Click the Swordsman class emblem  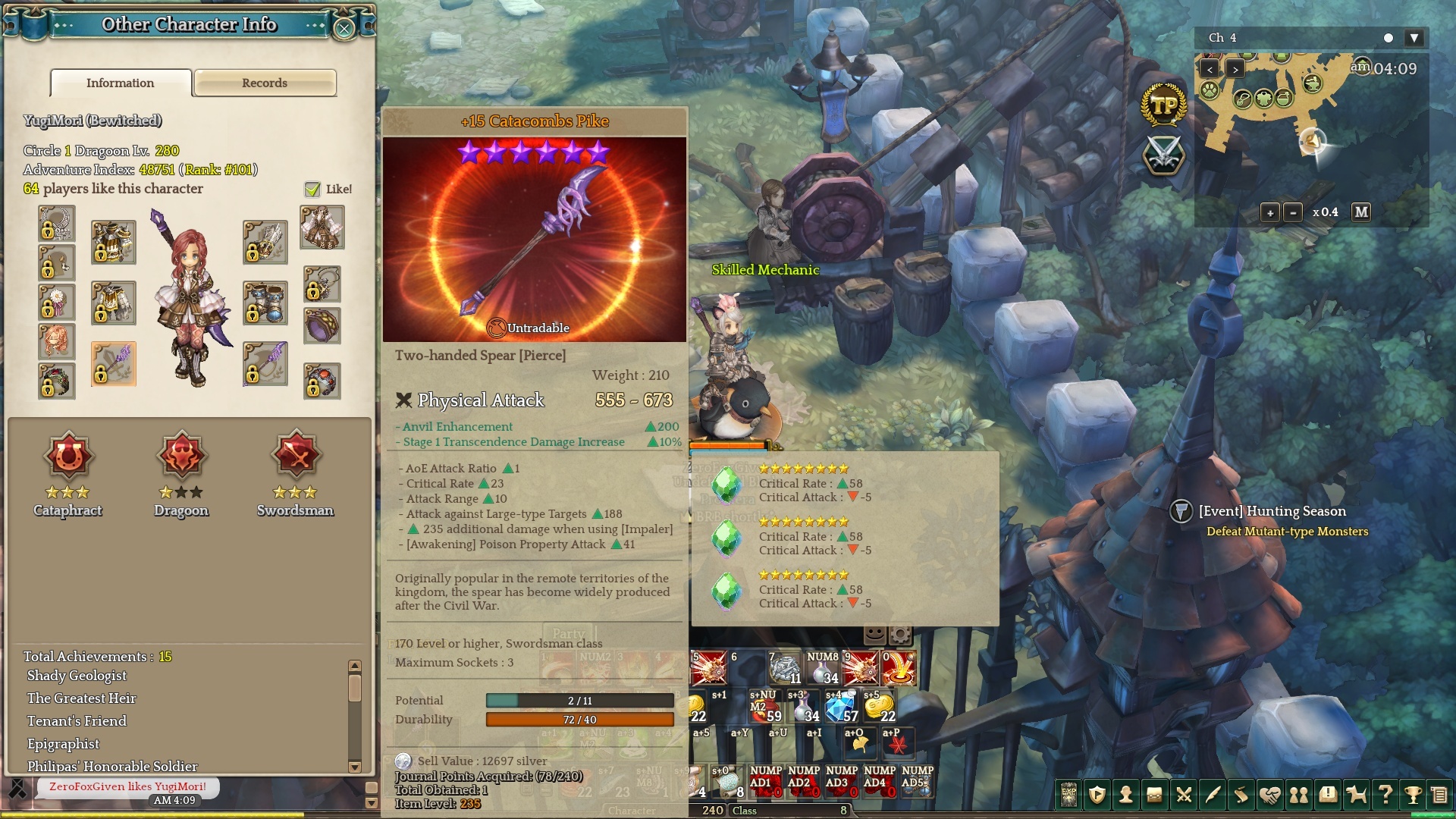(295, 456)
